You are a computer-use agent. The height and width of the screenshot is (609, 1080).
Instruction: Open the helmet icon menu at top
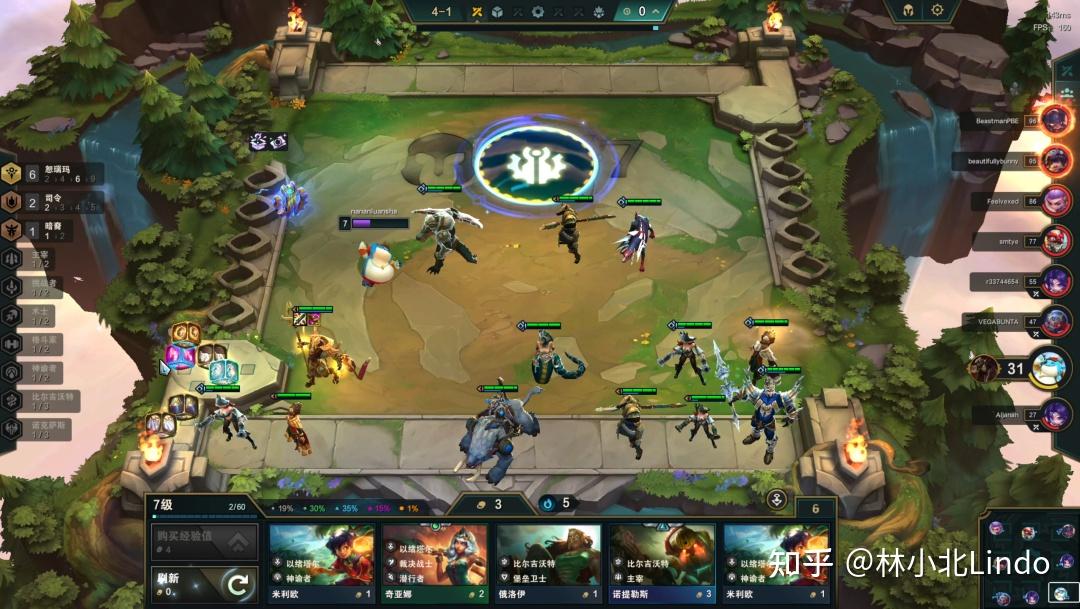[x=906, y=10]
